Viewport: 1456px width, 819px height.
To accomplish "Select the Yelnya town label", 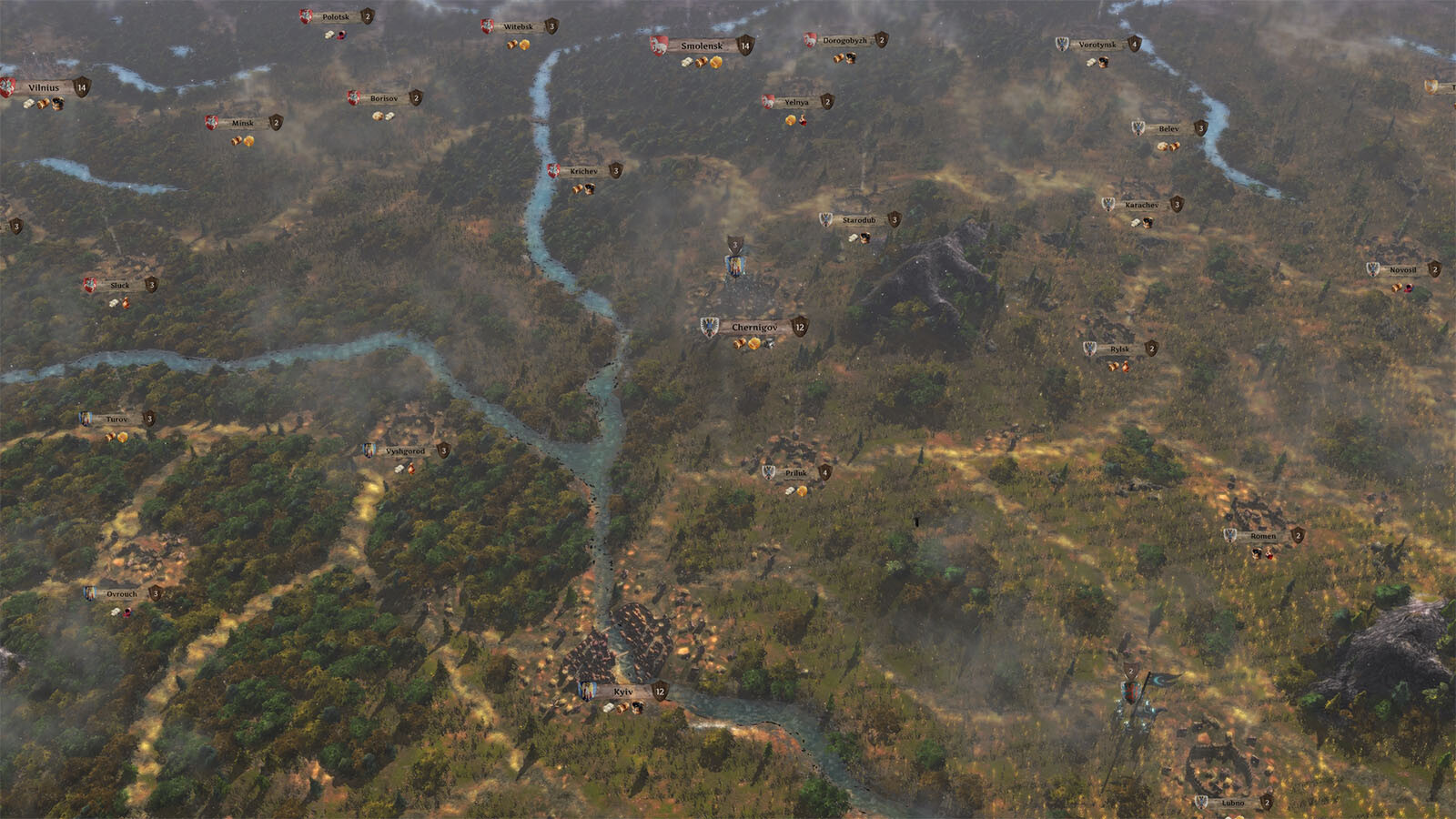I will (x=796, y=103).
